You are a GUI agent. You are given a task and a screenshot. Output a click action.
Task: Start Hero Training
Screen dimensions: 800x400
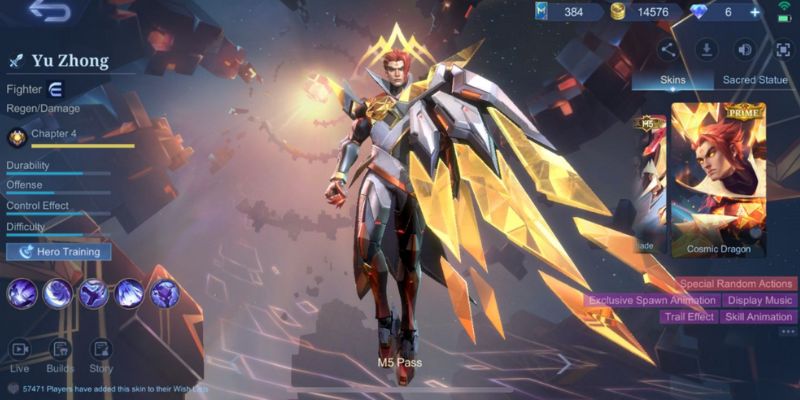[59, 252]
